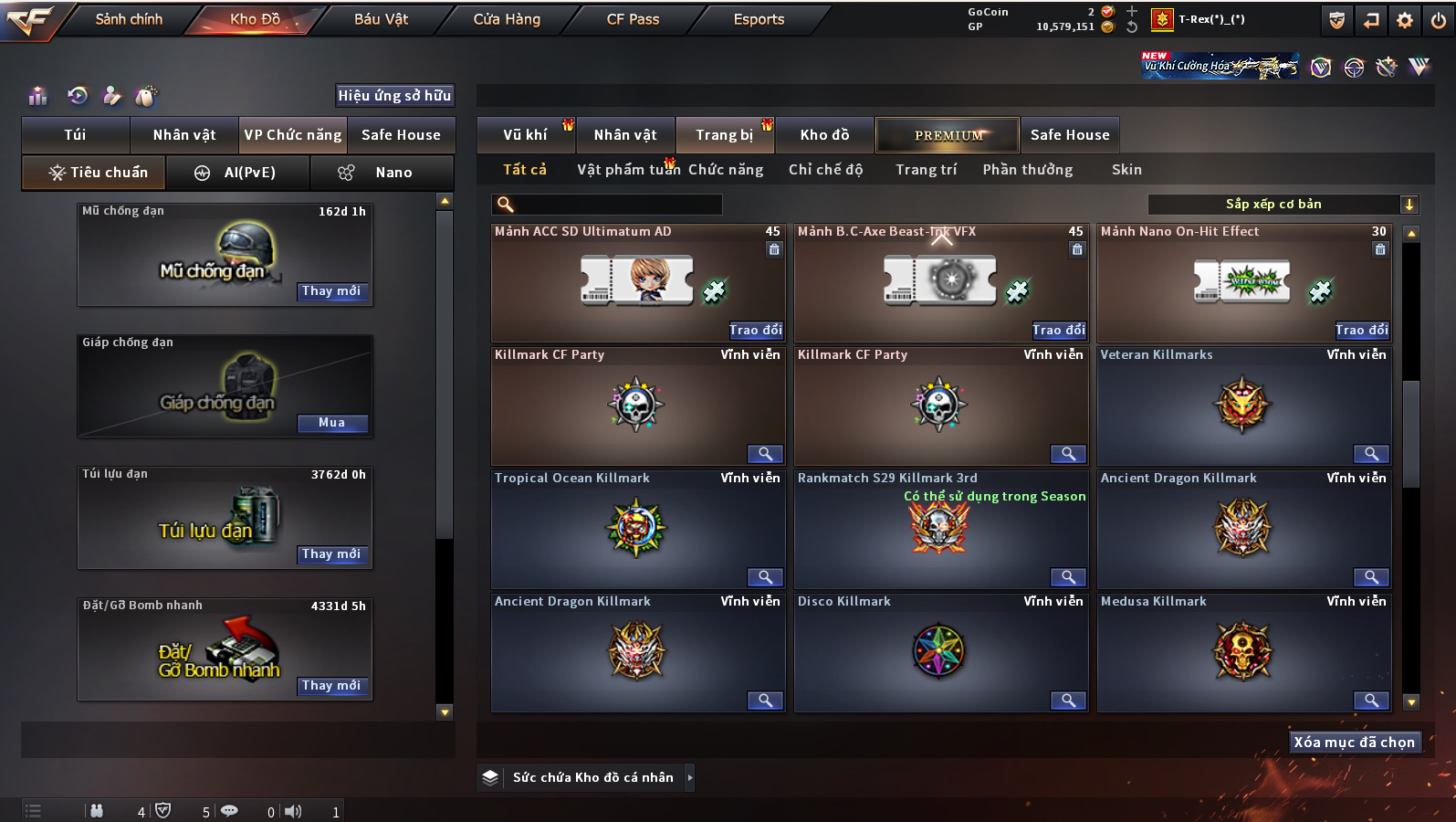Renew Mũ chống đạn with Thay mới
This screenshot has height=822, width=1456.
point(331,291)
